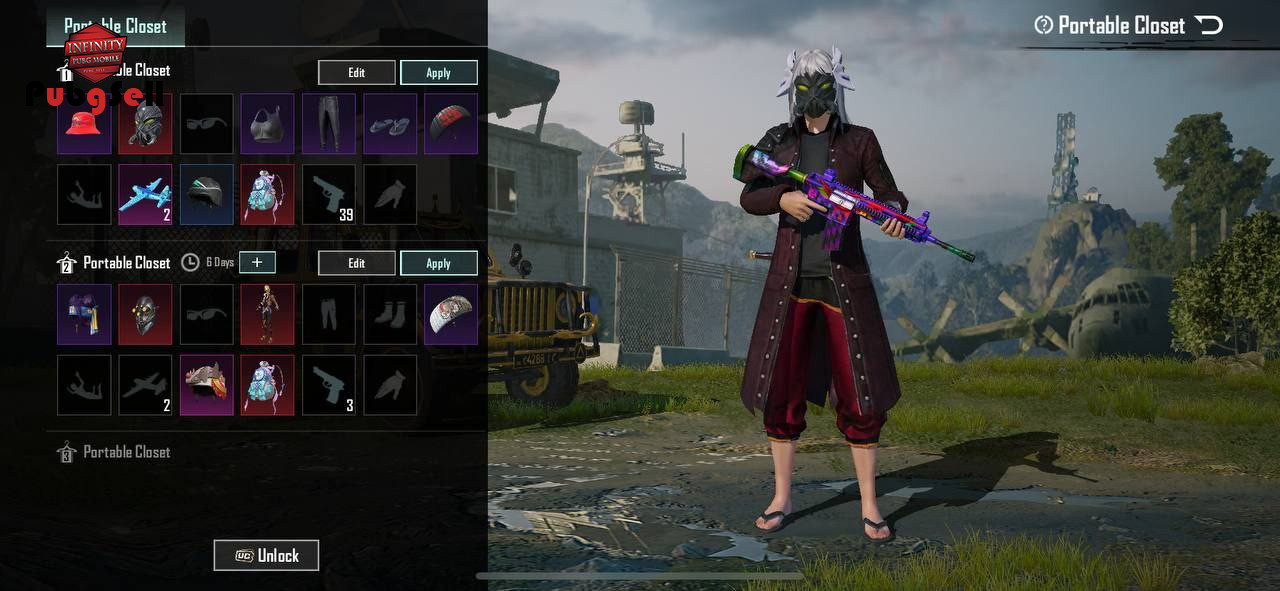Viewport: 1280px width, 591px height.
Task: Select the colorful feathered helmet slot
Action: click(x=207, y=385)
